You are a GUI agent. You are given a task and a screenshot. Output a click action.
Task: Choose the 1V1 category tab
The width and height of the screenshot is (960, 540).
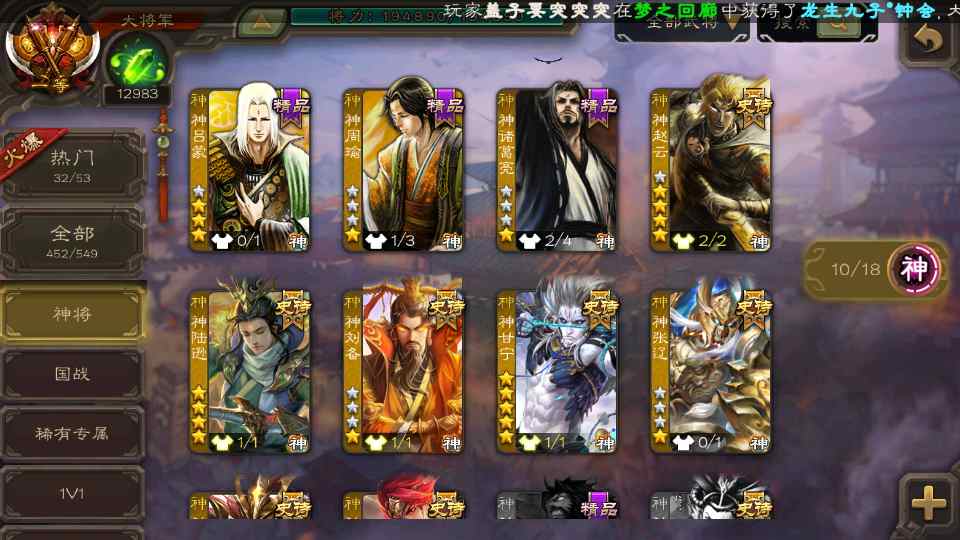72,492
